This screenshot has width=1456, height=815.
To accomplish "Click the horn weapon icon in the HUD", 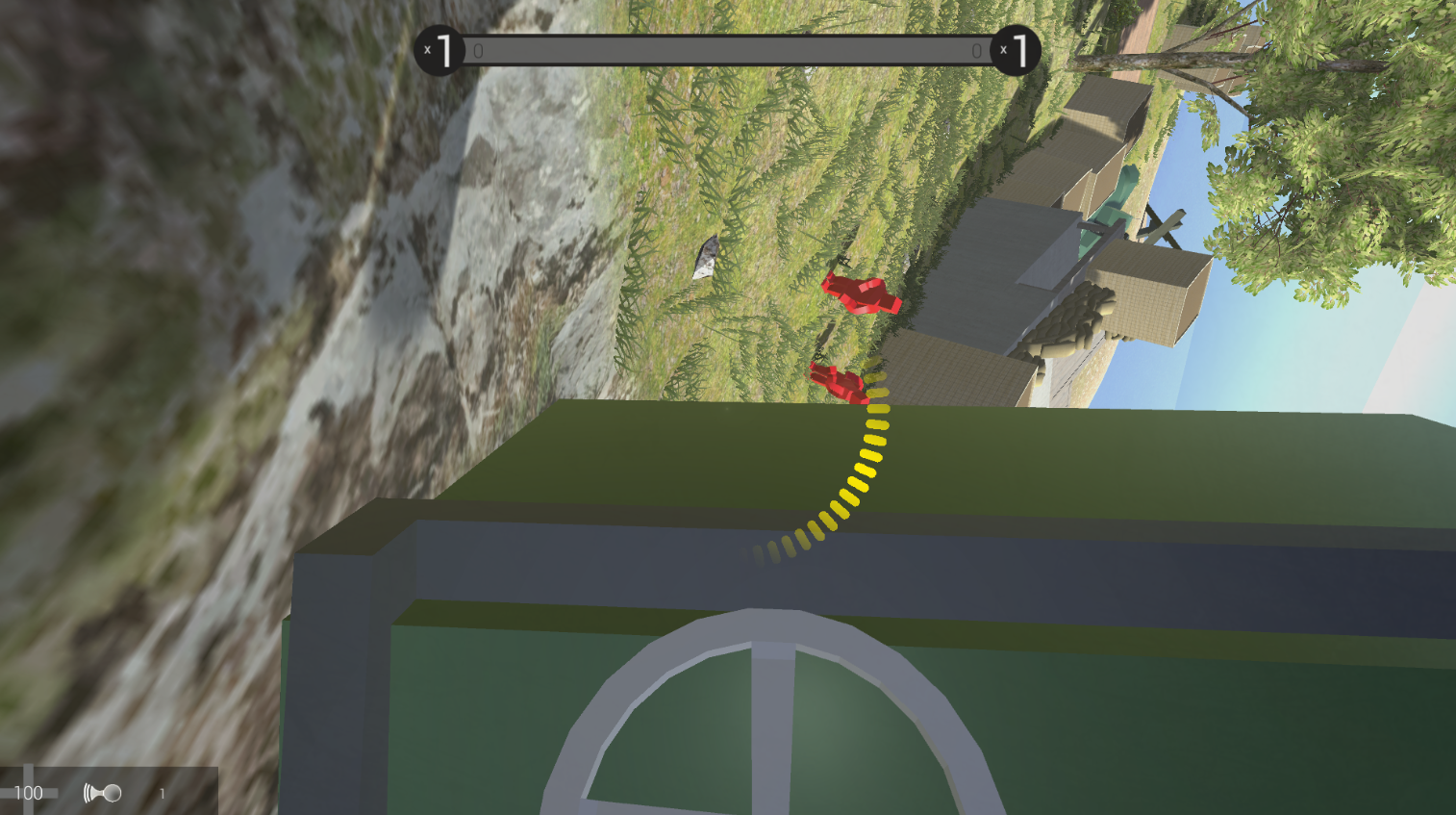I will [103, 793].
